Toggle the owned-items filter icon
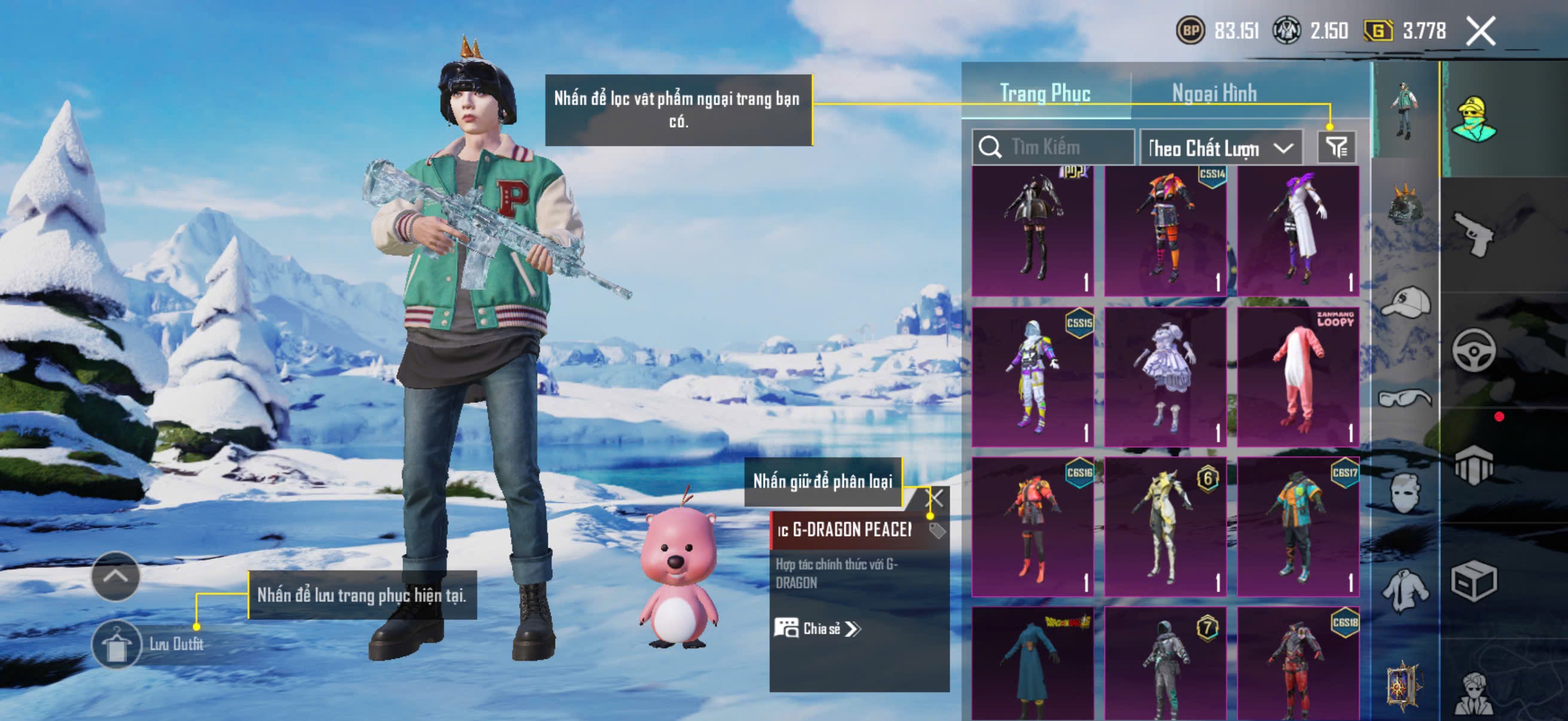 (1336, 147)
